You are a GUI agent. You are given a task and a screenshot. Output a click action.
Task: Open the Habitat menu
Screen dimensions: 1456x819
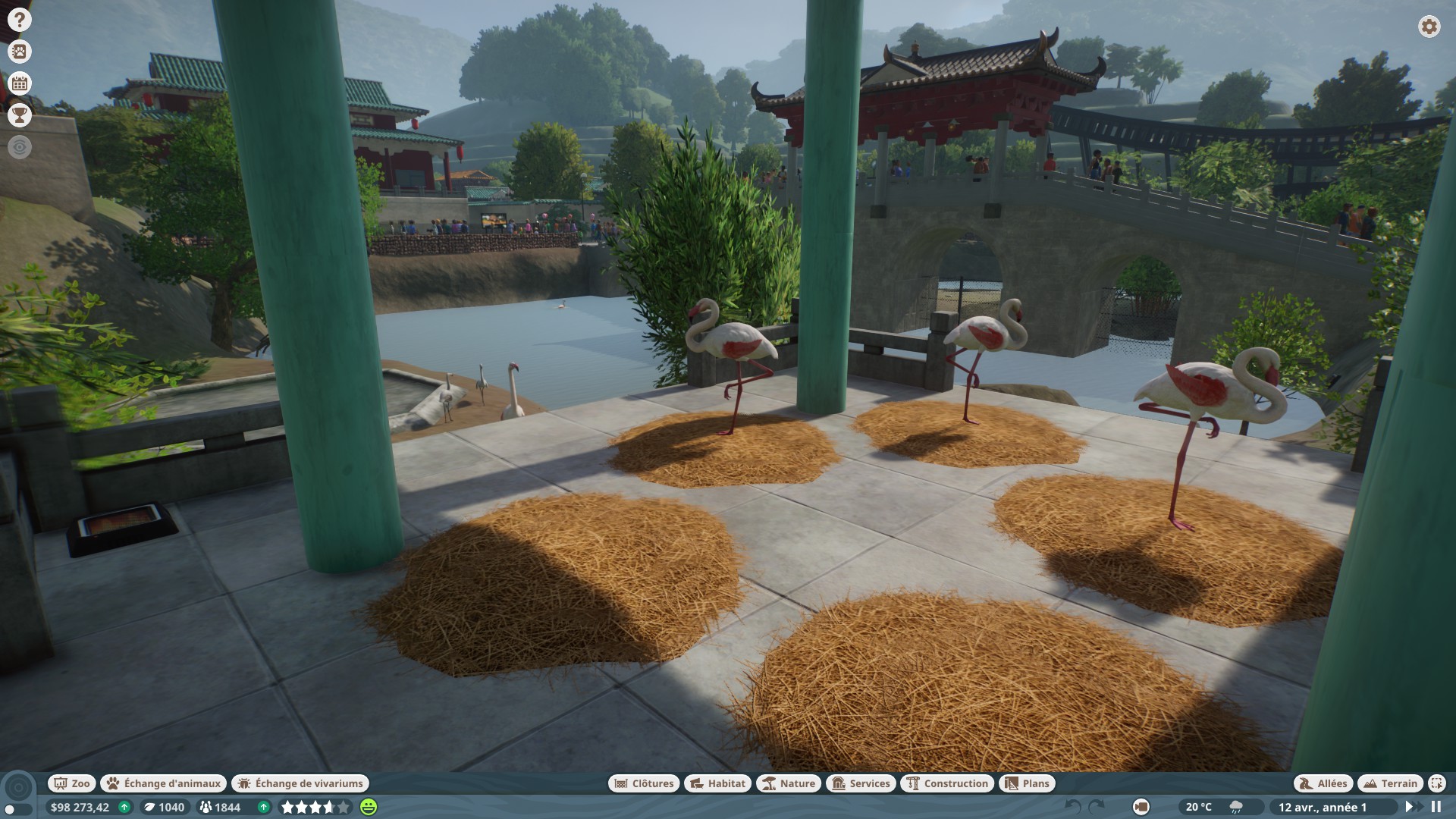tap(718, 783)
